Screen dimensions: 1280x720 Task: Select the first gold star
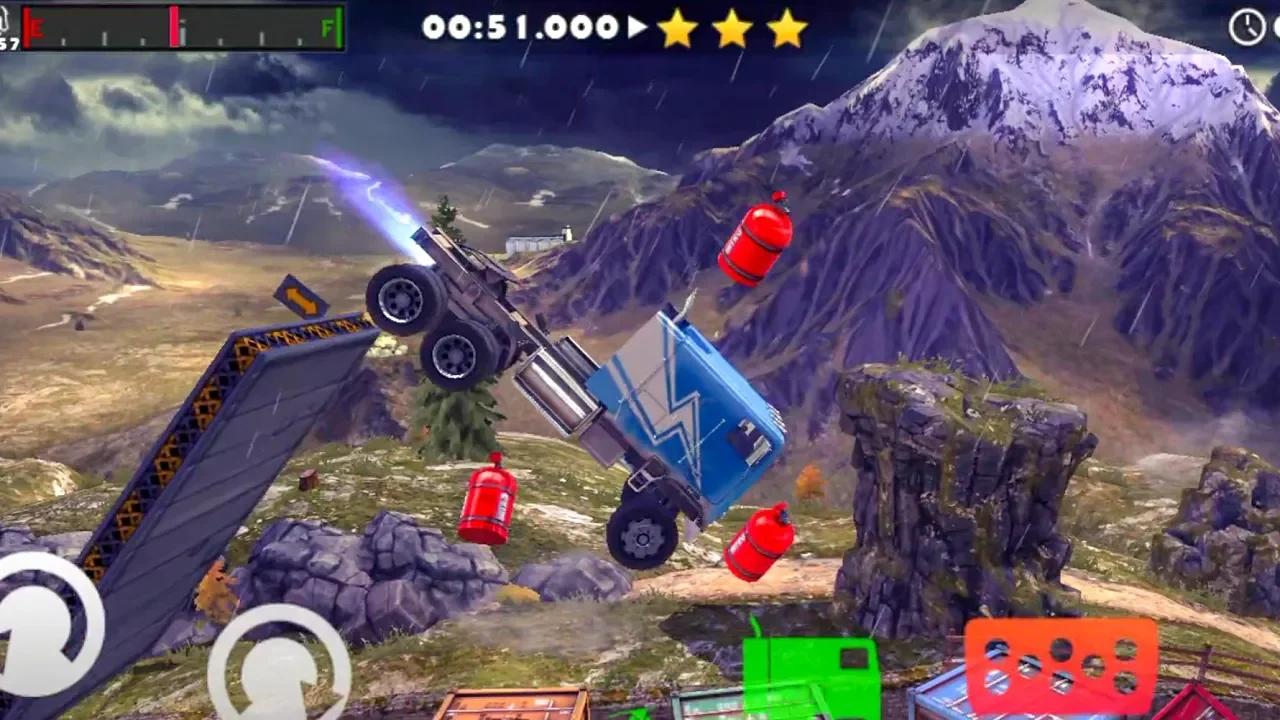677,30
